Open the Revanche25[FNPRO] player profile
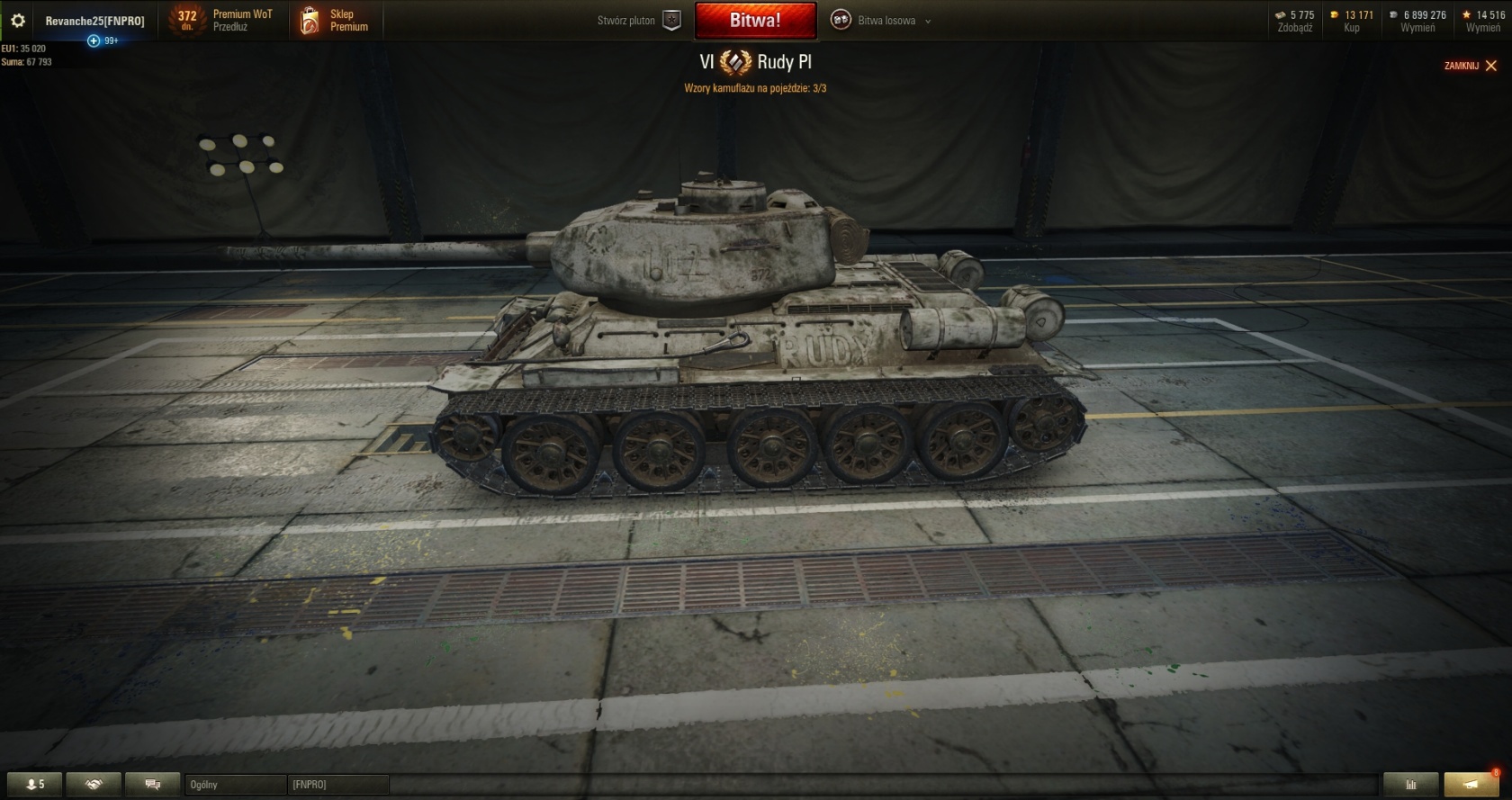Screen dimensions: 1512x800 point(94,21)
